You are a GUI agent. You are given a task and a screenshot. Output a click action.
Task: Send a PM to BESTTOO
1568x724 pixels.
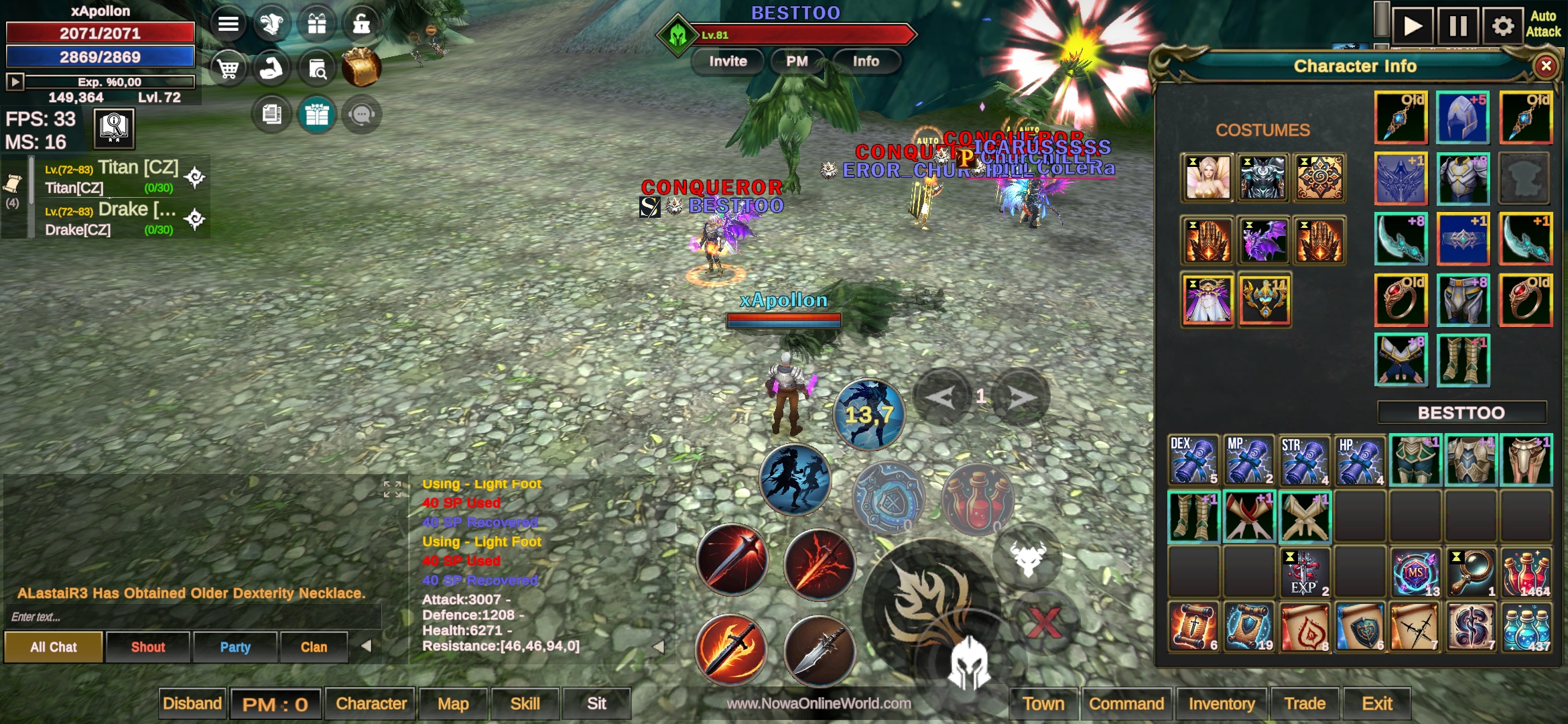pos(797,62)
